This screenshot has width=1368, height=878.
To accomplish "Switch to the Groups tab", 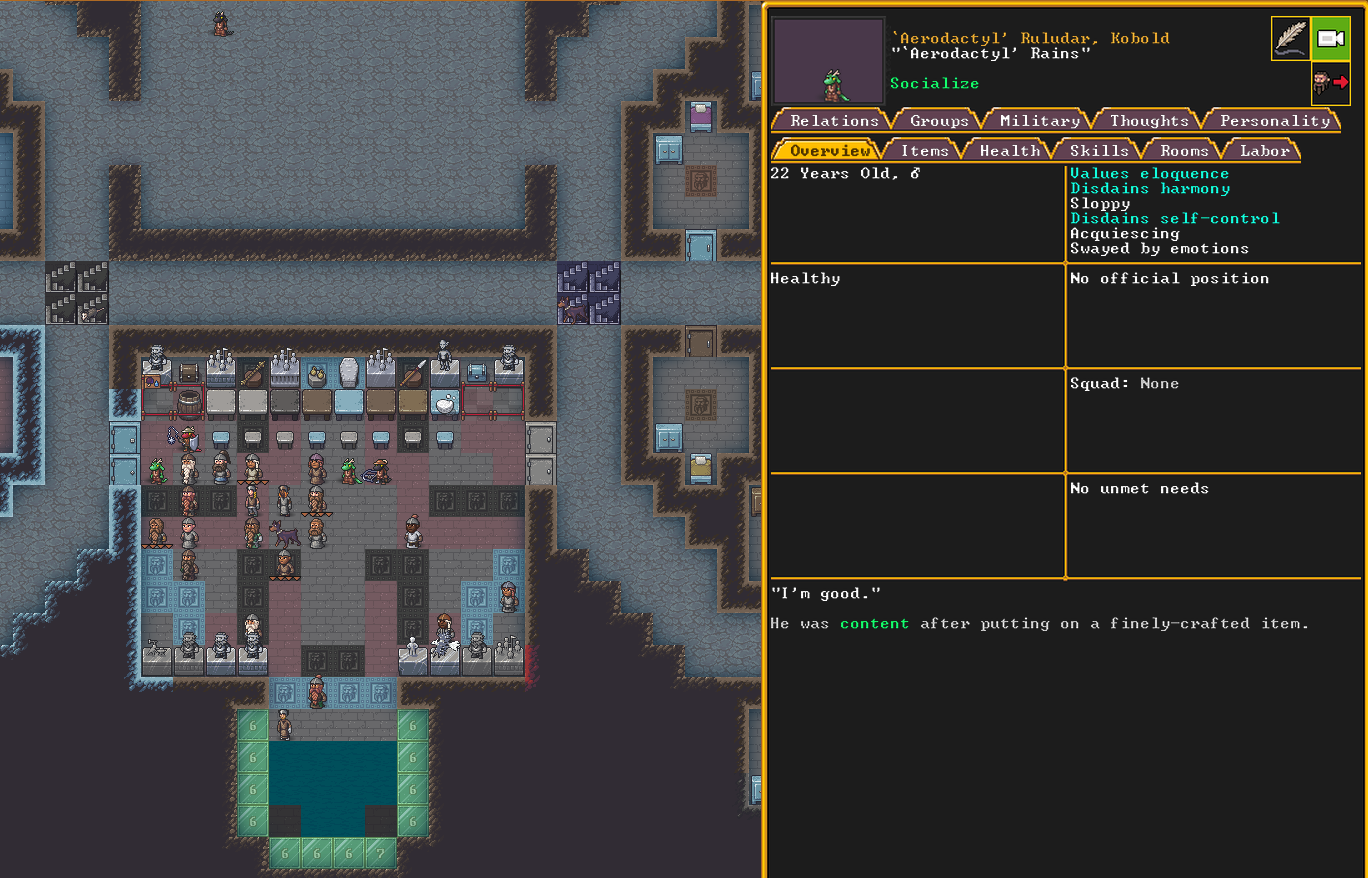I will point(939,120).
